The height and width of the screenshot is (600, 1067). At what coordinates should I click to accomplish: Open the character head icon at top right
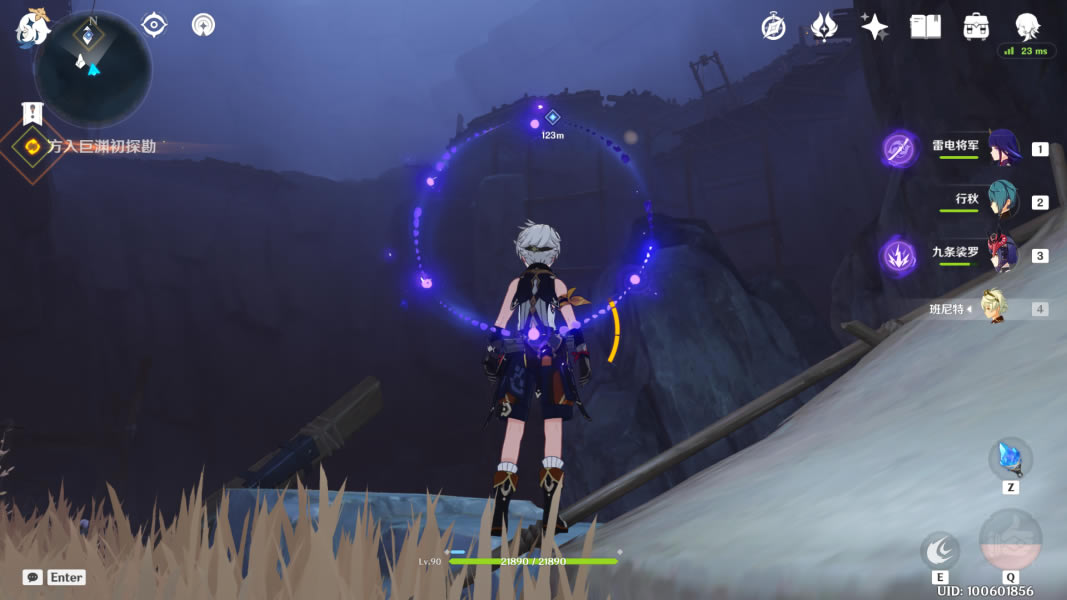click(1027, 26)
